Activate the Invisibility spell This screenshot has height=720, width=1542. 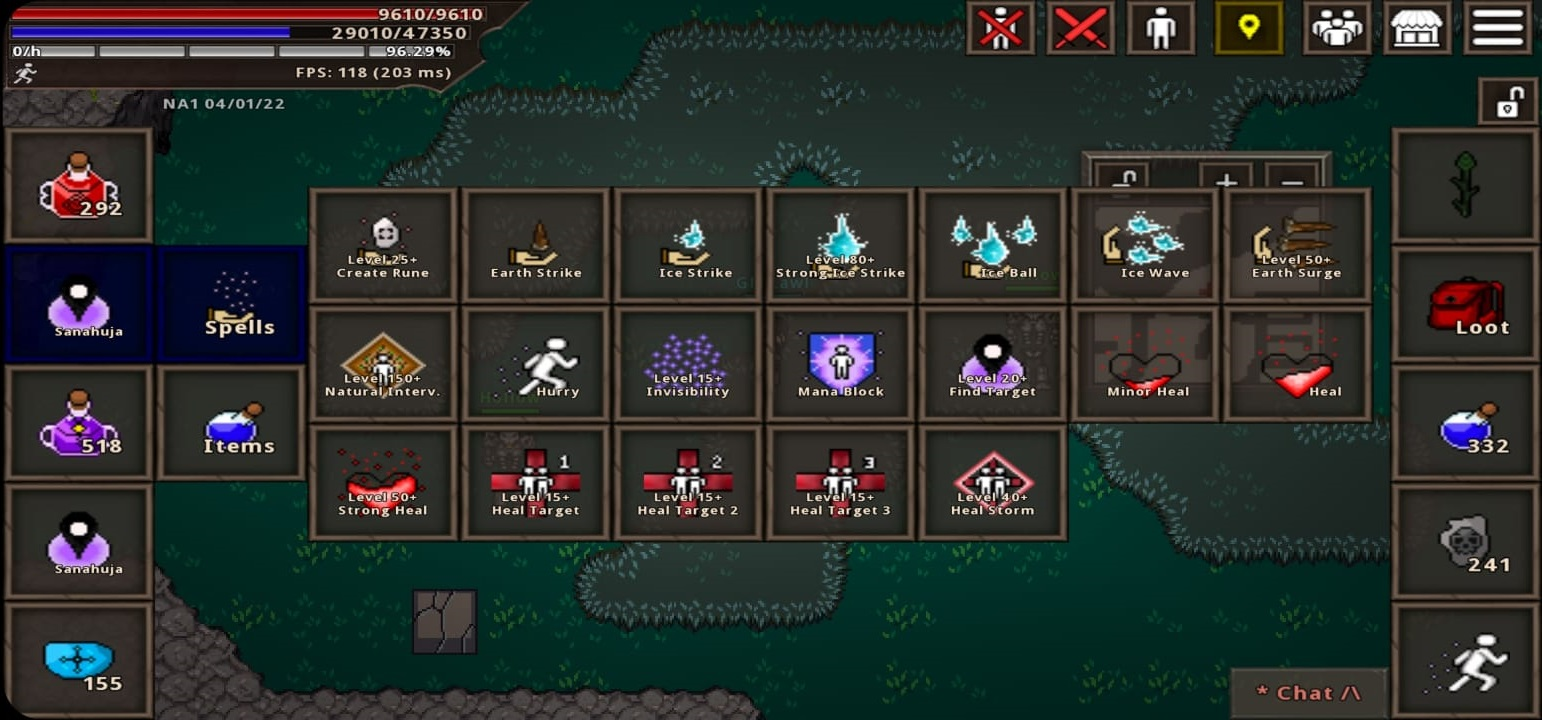(x=687, y=362)
